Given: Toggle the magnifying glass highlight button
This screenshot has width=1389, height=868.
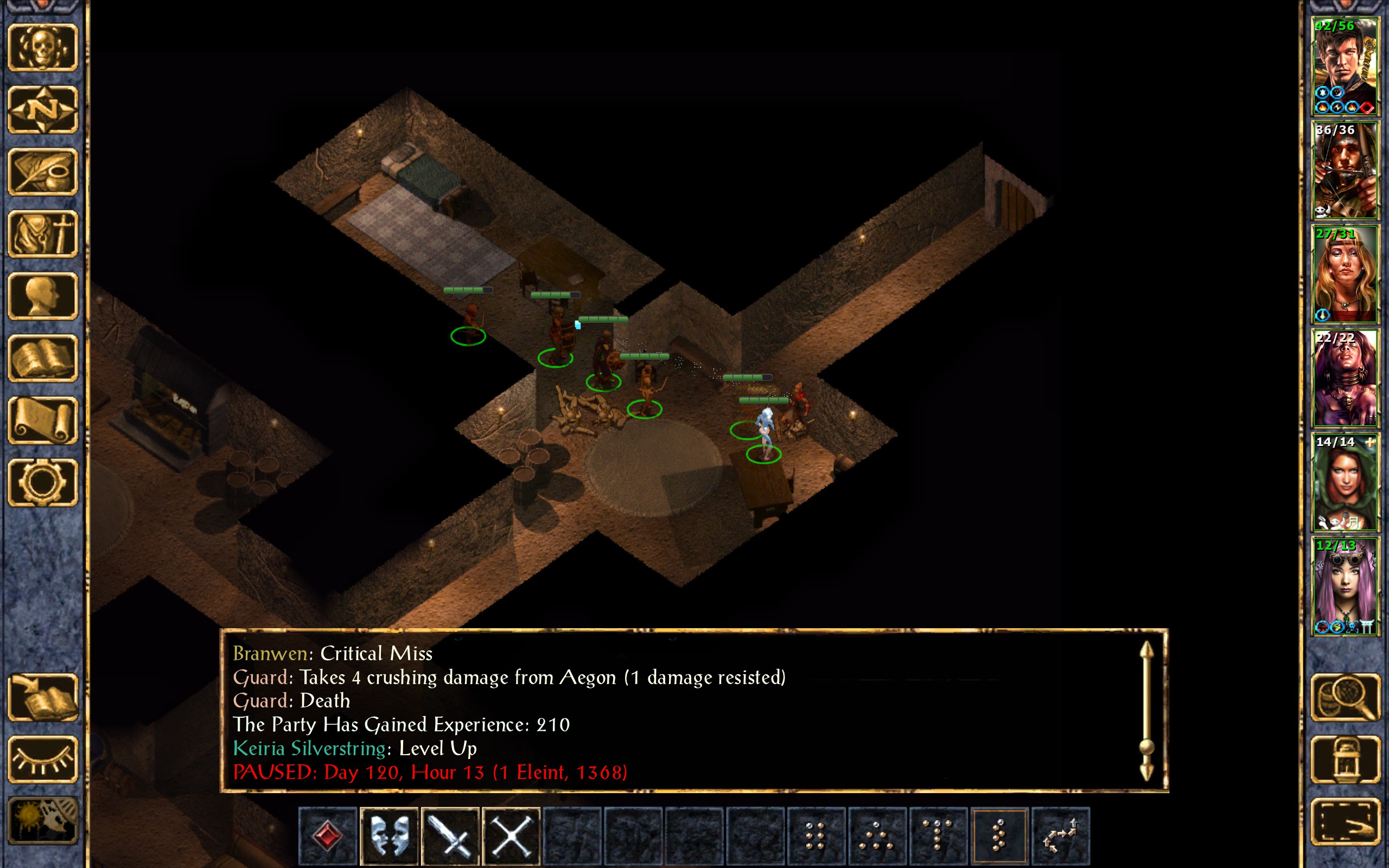Looking at the screenshot, I should [x=1346, y=697].
